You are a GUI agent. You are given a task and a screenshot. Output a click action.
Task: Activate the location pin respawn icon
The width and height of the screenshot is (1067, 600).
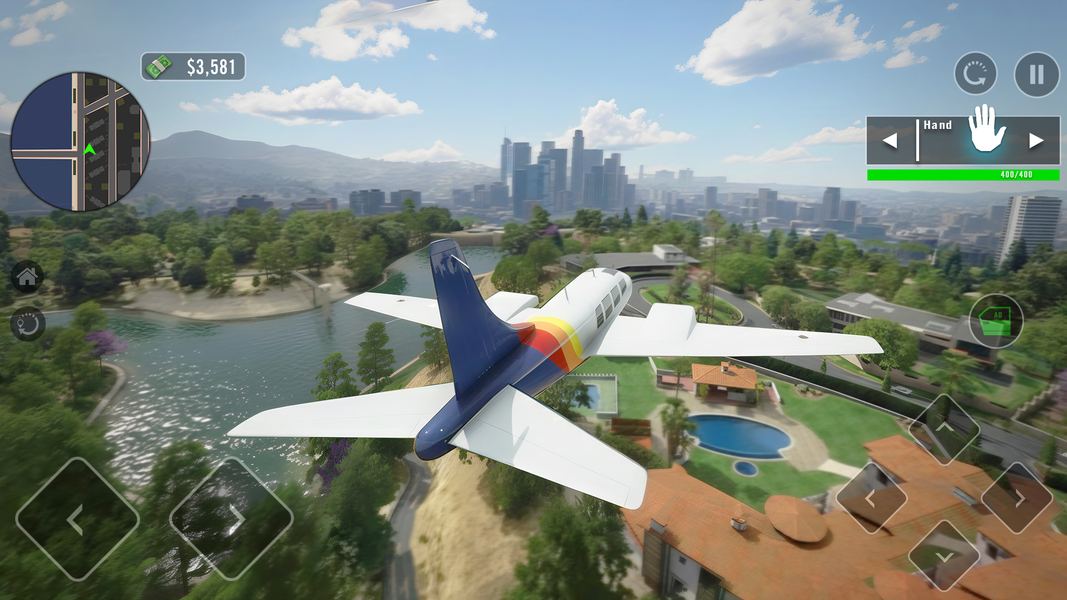coord(27,323)
